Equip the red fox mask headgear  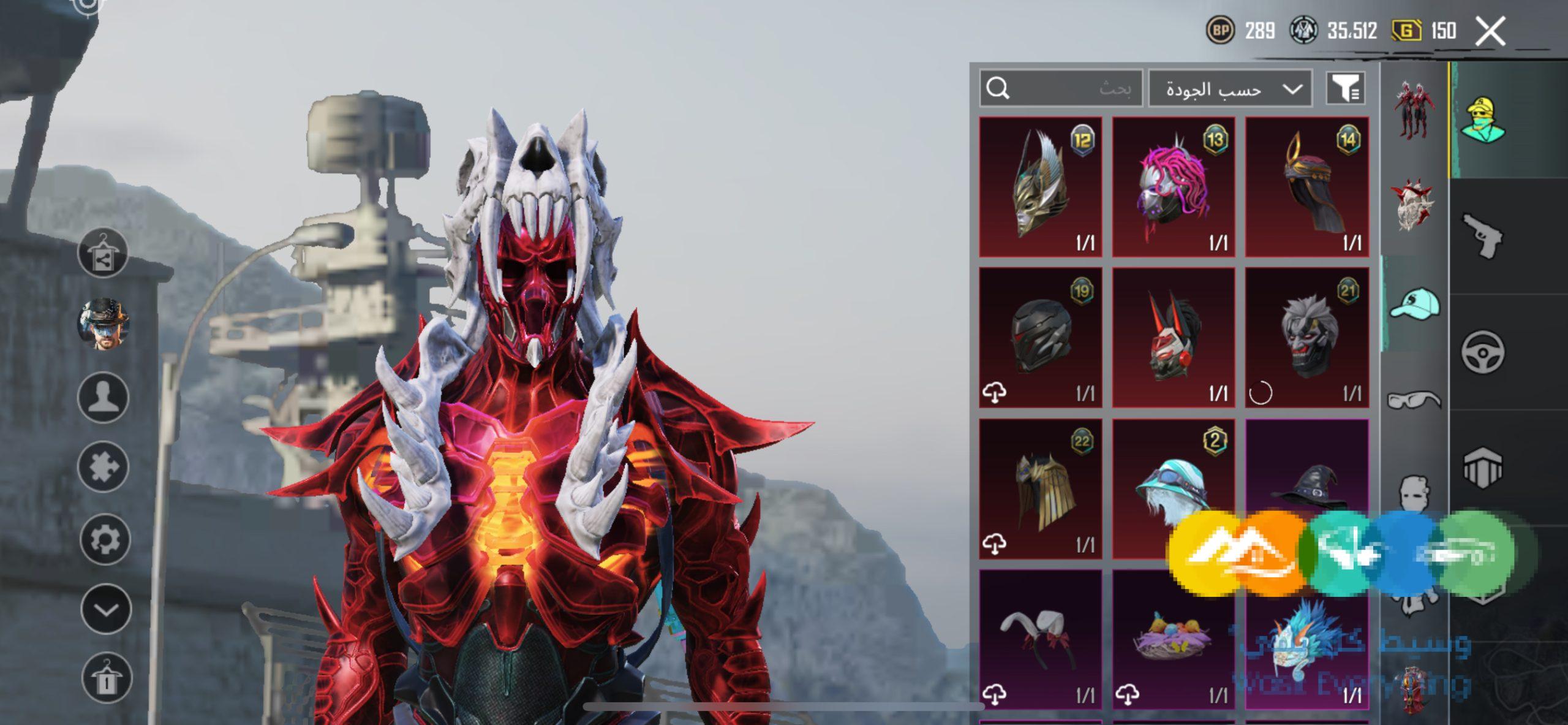(1174, 337)
